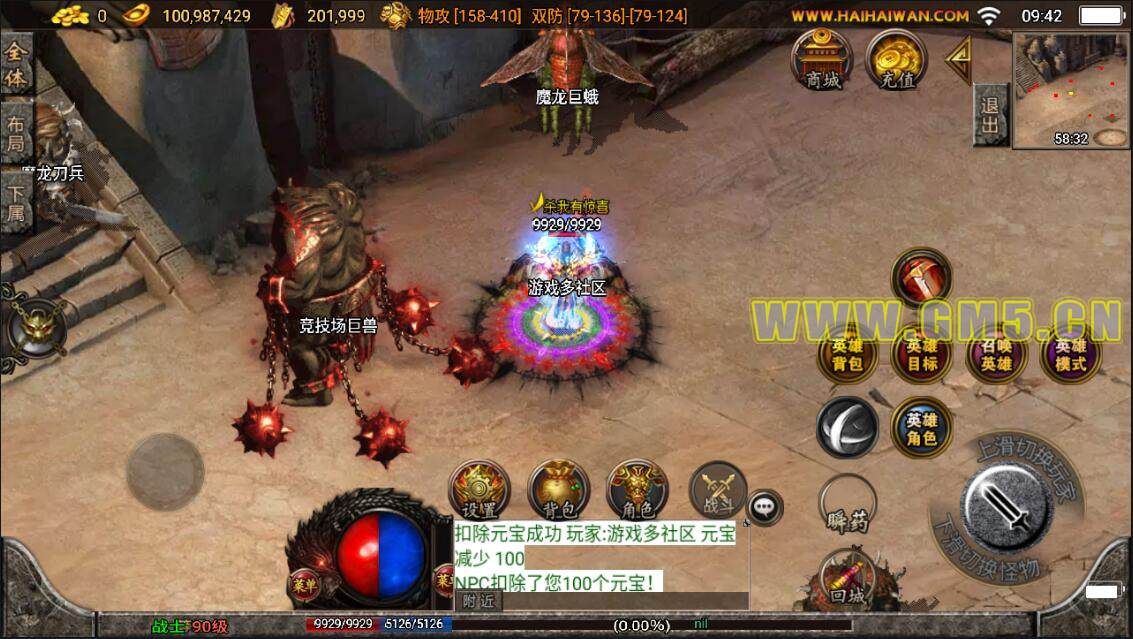Choose the 英雄目标 hero target button

pos(921,356)
